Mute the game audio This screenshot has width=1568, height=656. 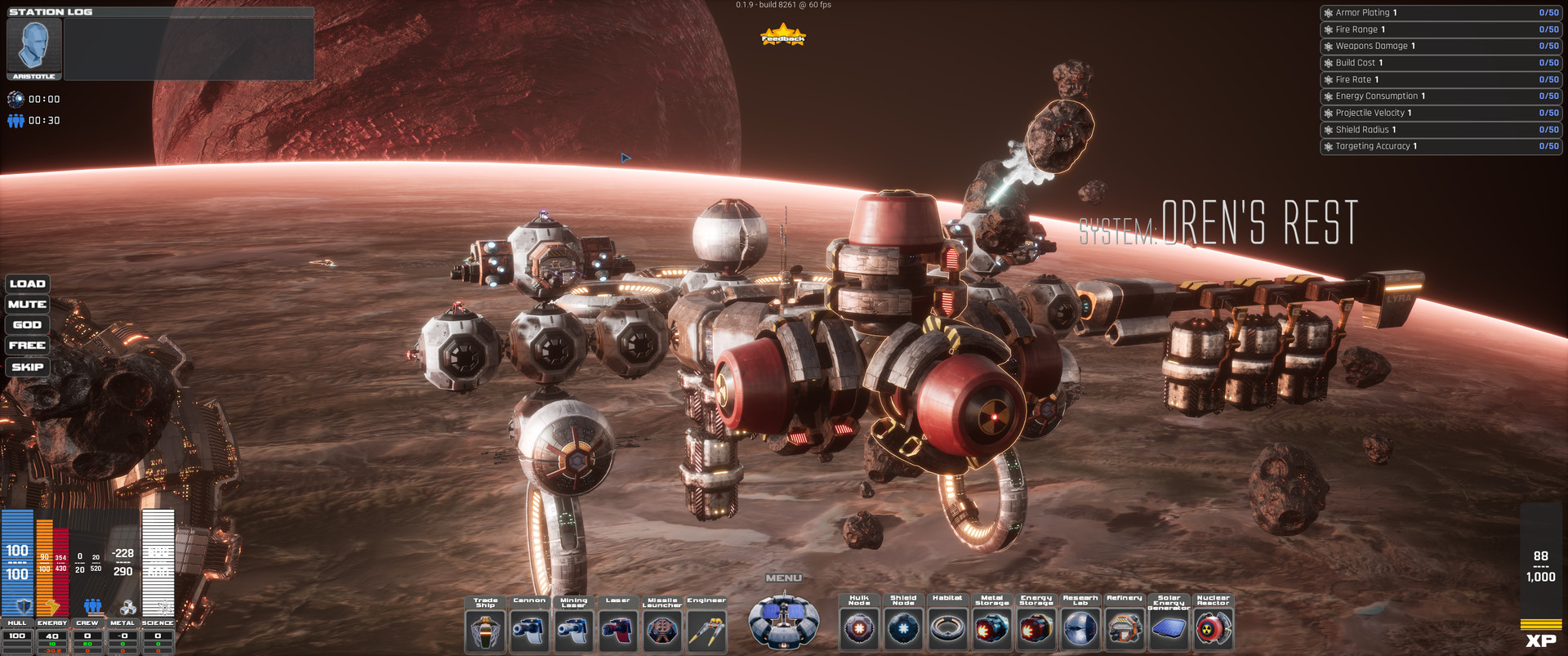point(27,303)
